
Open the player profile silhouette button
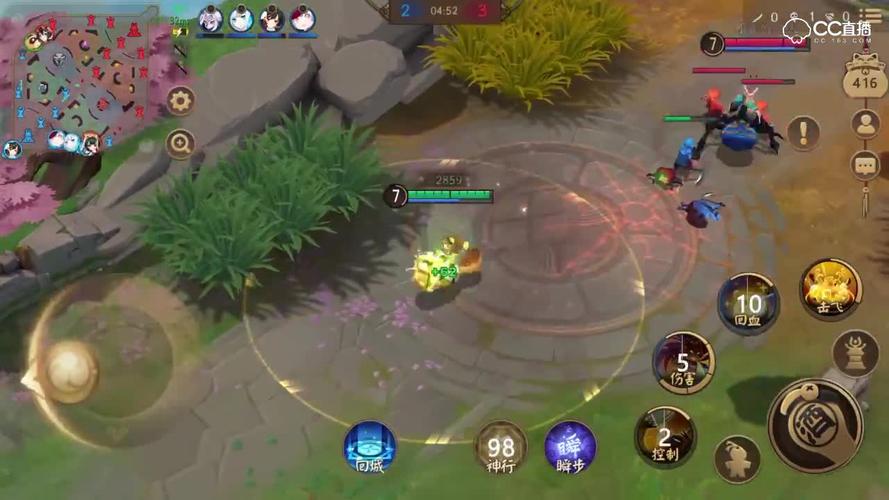pos(865,124)
